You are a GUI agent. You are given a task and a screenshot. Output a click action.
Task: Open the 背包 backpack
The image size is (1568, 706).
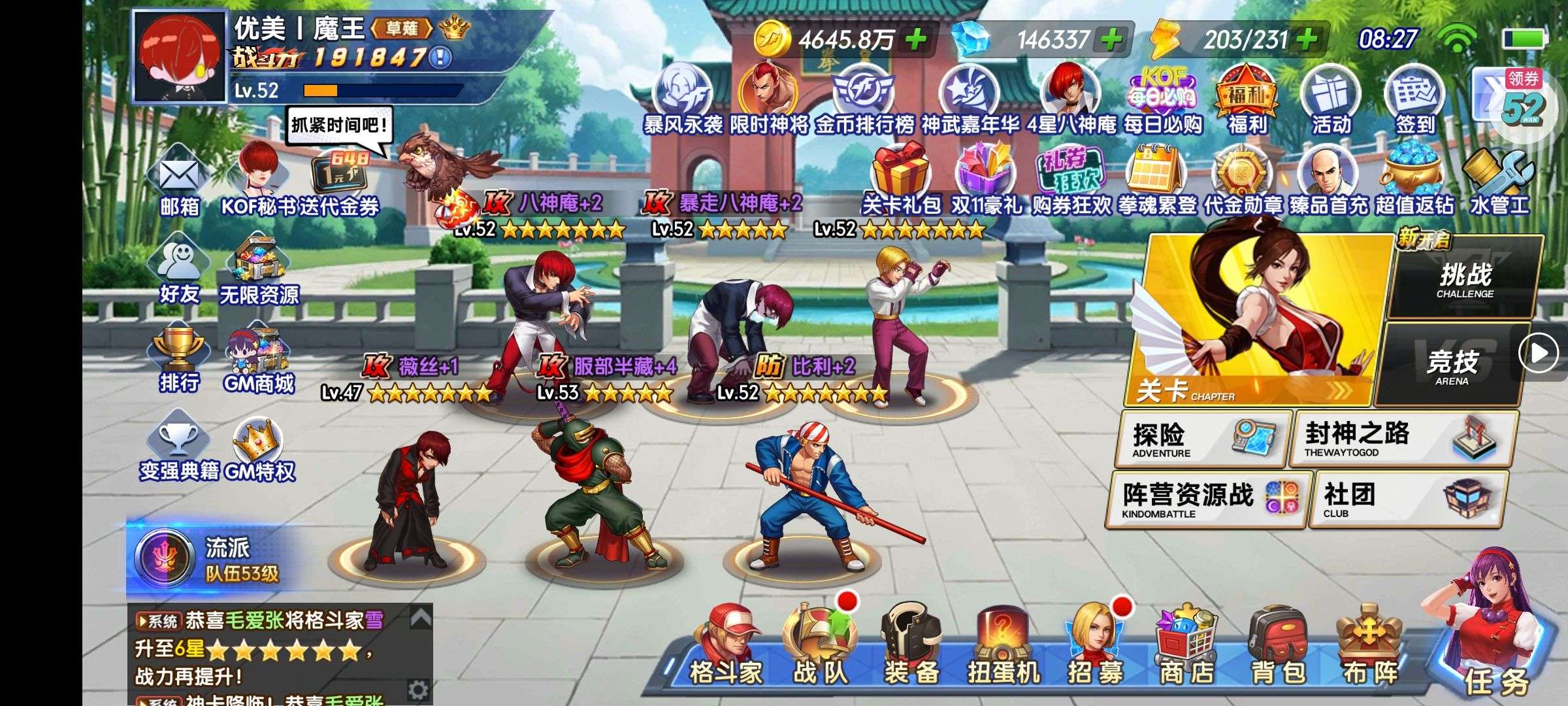click(1277, 647)
